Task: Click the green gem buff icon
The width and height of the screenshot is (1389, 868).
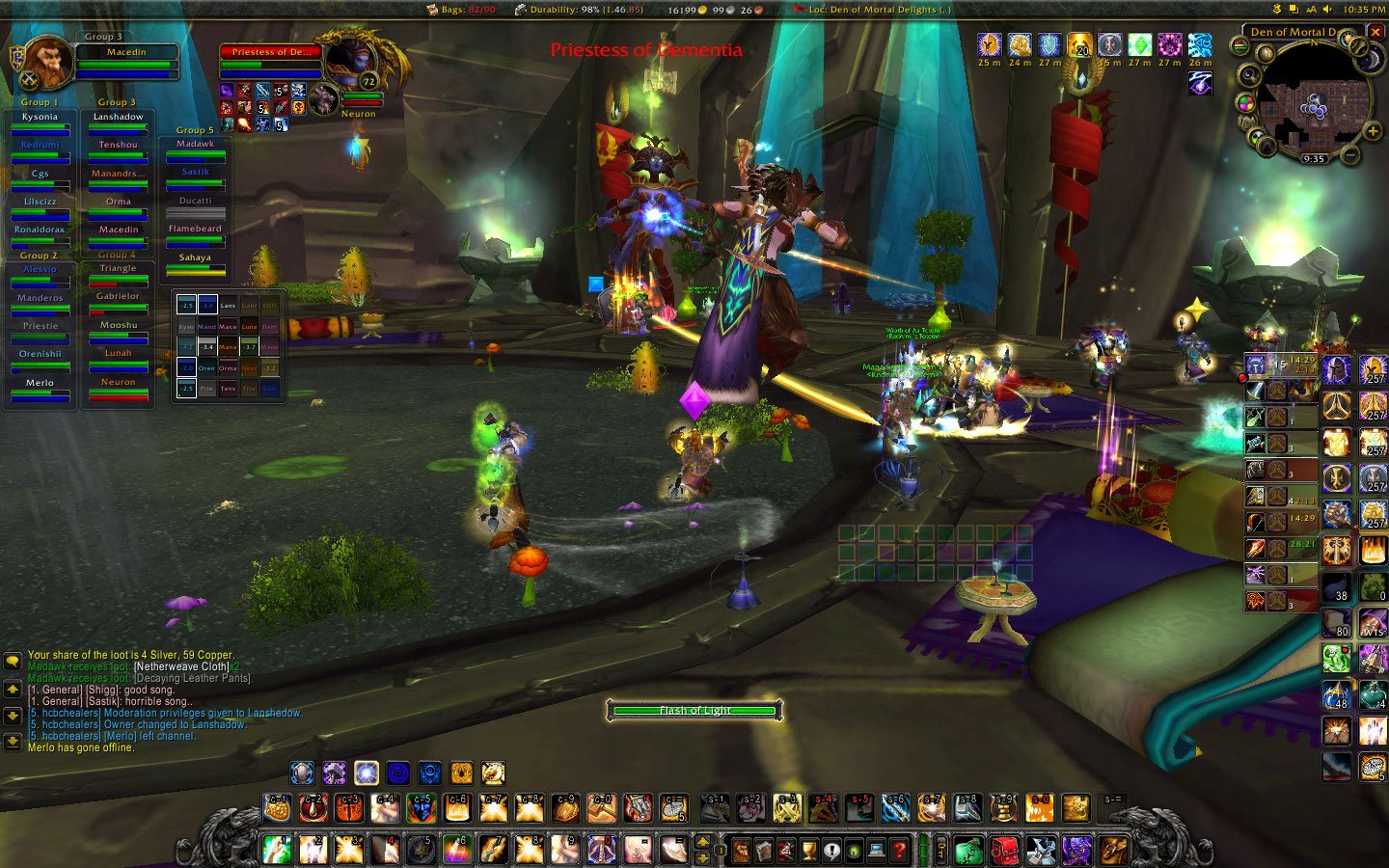Action: pos(1139,44)
